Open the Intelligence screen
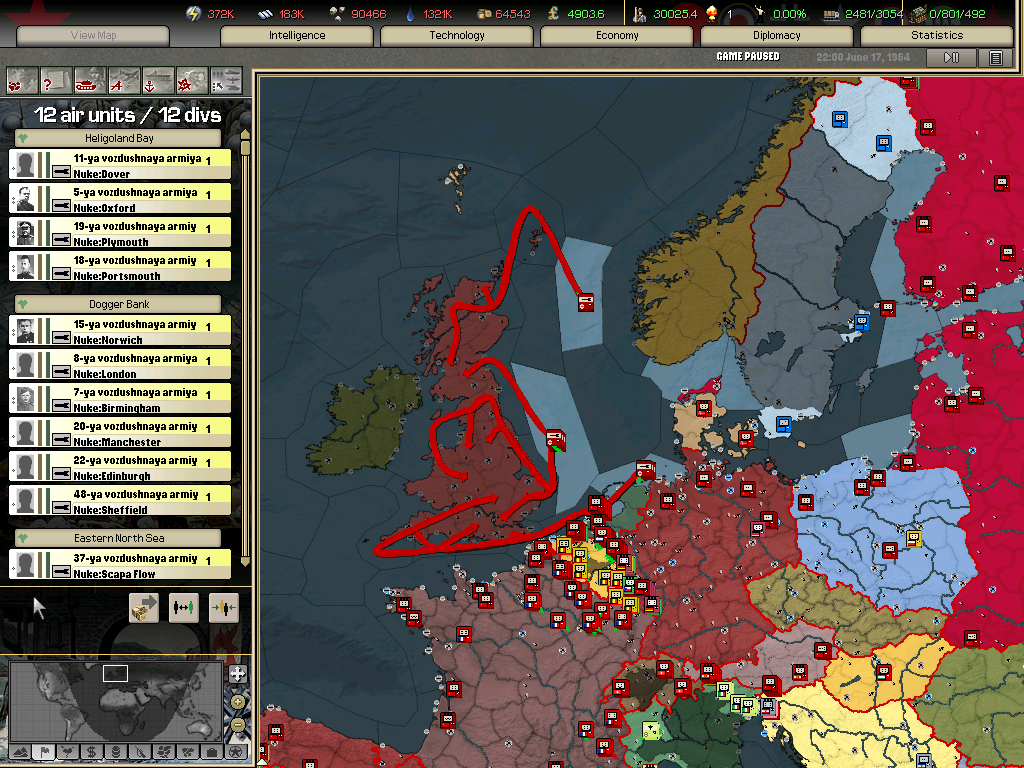The width and height of the screenshot is (1024, 768). click(297, 35)
